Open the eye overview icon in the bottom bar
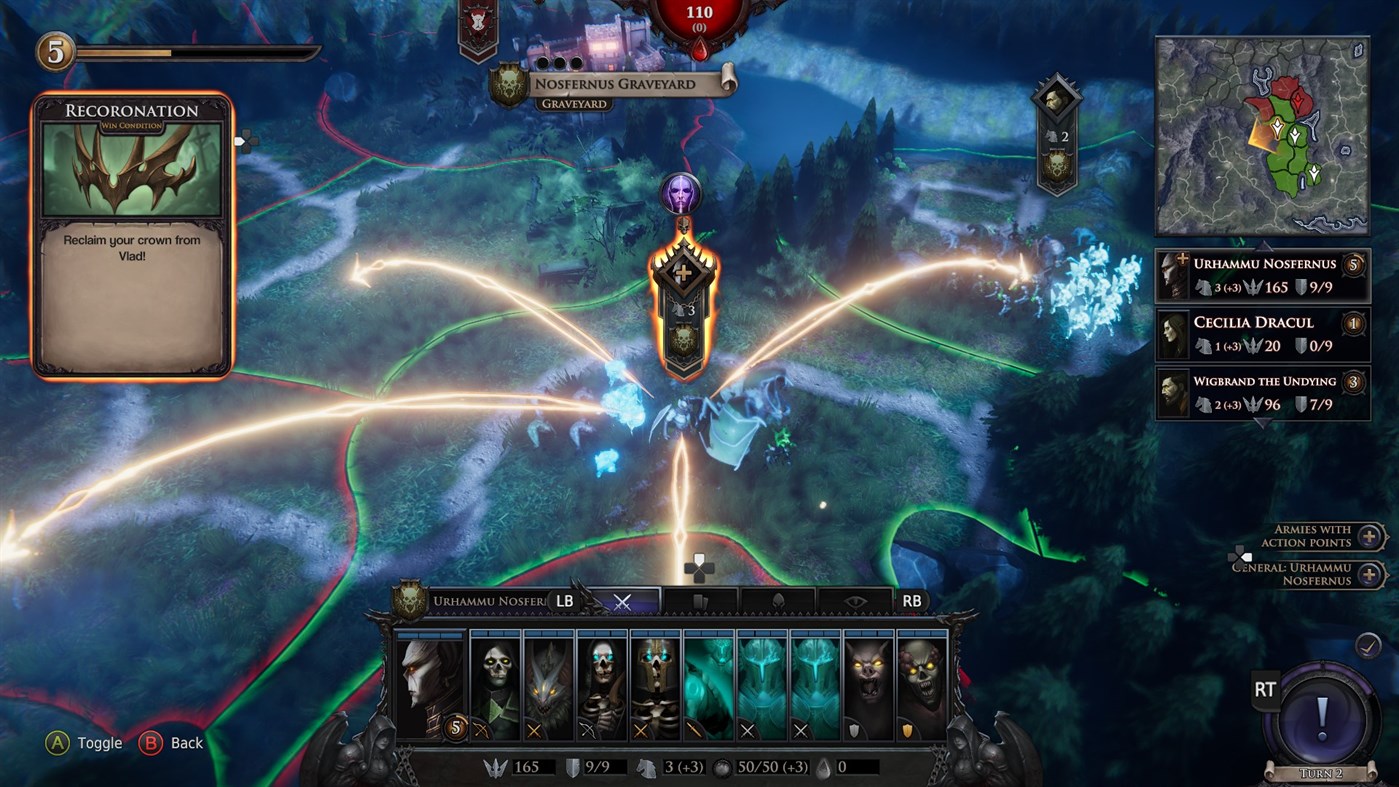 pos(853,600)
